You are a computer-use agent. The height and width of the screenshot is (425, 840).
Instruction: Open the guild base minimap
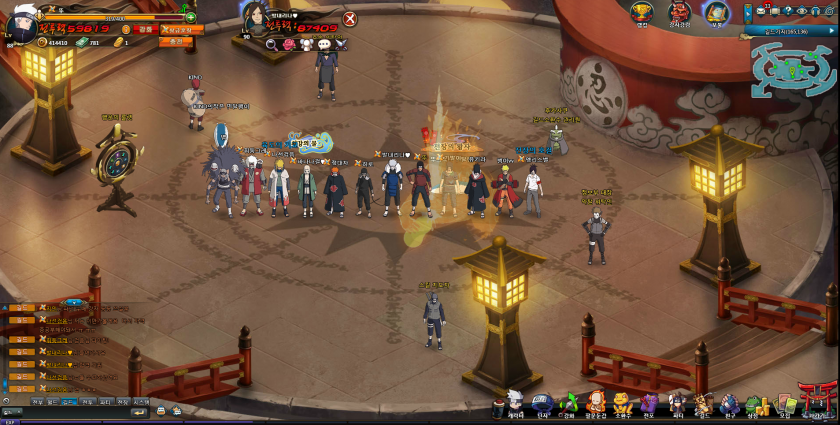pos(792,67)
